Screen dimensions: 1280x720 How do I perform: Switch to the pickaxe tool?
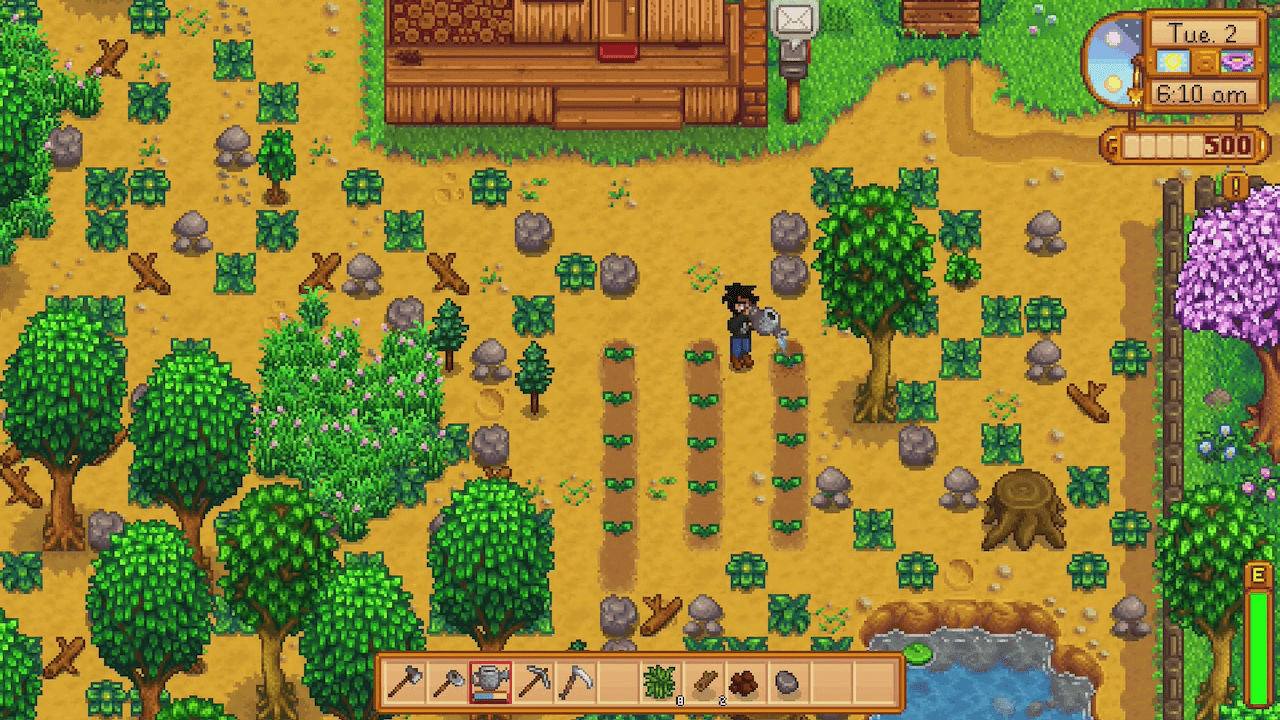click(x=532, y=683)
